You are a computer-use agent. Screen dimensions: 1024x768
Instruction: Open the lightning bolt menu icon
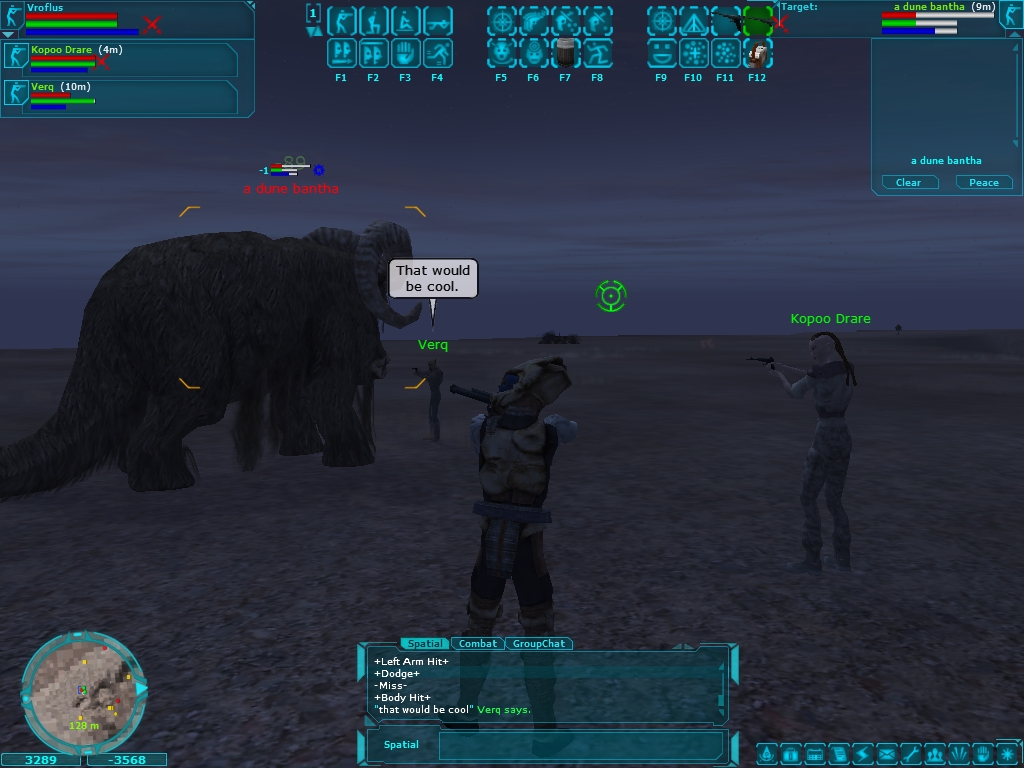862,753
